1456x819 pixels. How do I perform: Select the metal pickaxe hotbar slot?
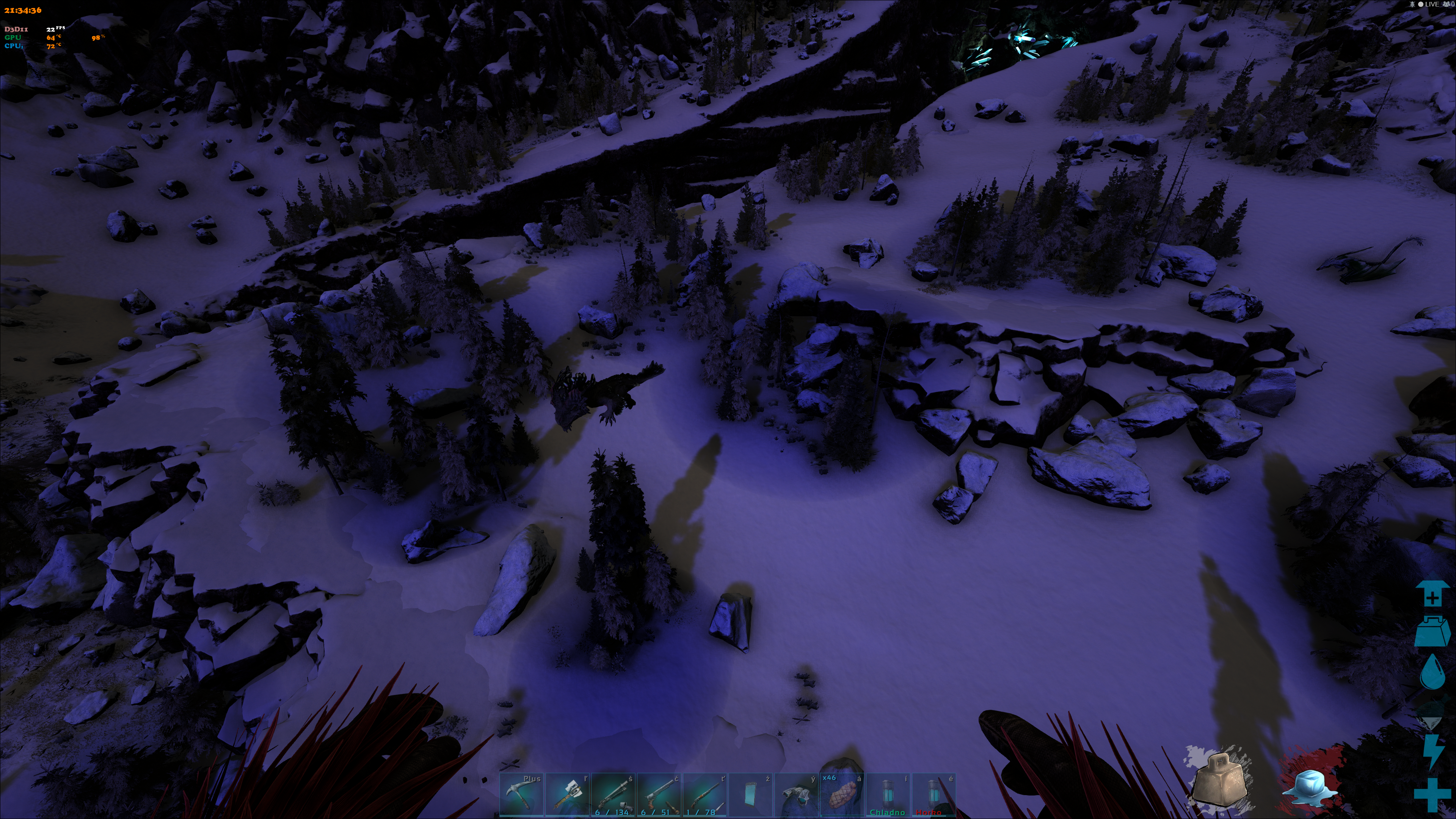pos(521,795)
